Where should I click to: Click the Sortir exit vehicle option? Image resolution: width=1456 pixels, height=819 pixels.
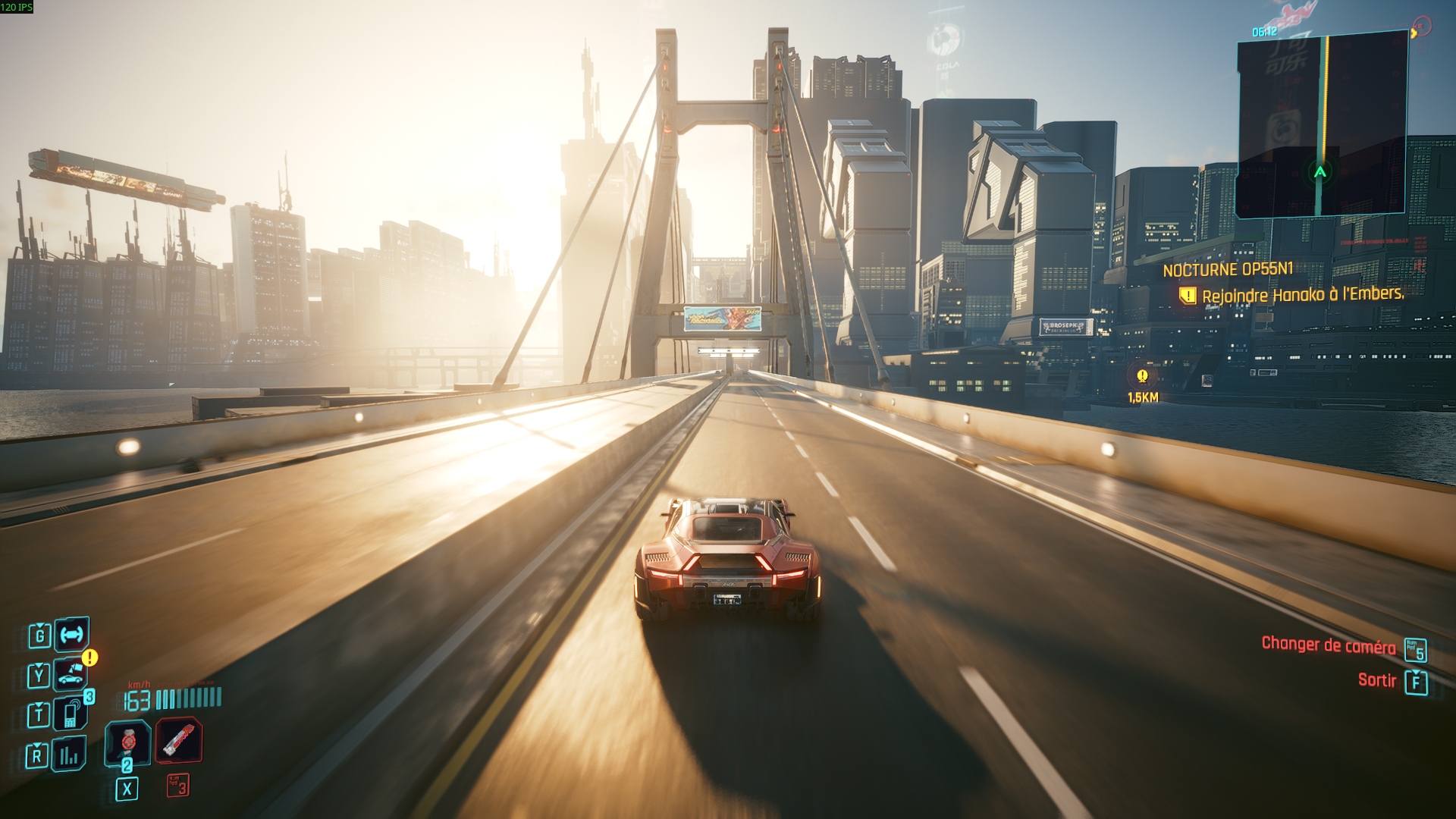tap(1376, 680)
